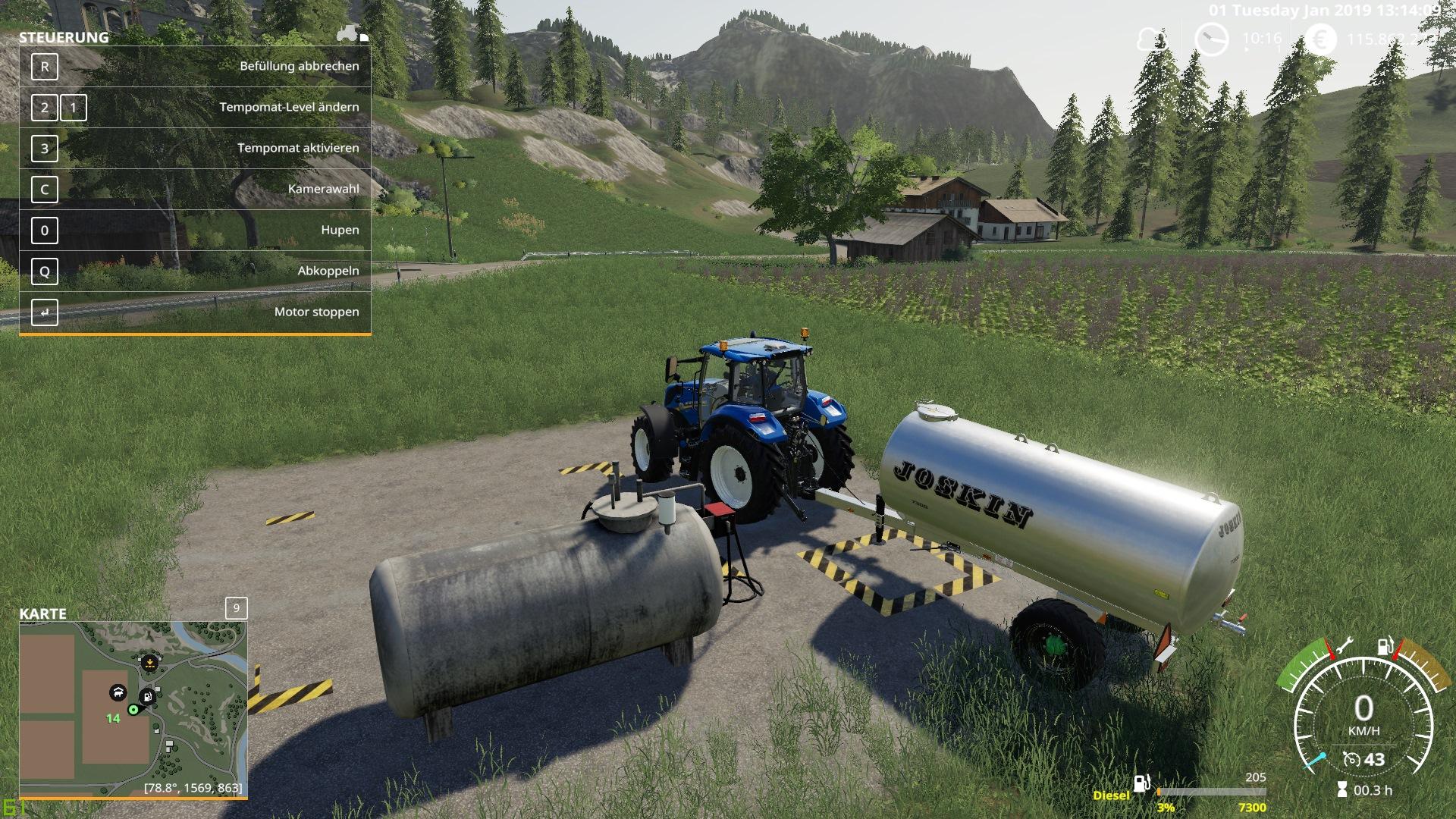Click the fuel station marker on minimap
Image resolution: width=1456 pixels, height=819 pixels.
click(x=148, y=695)
